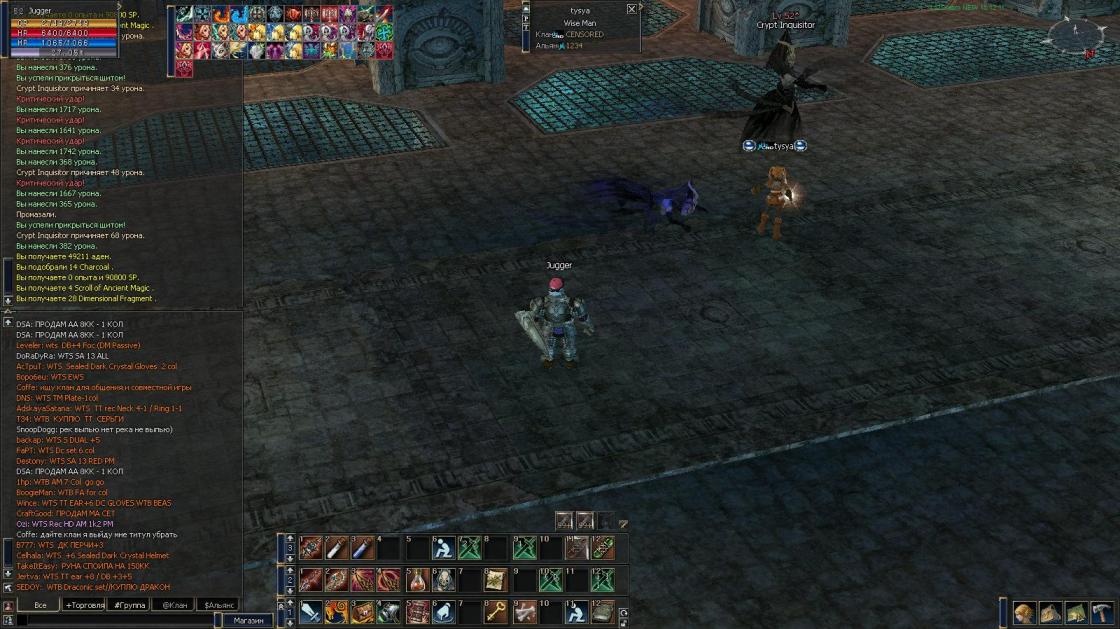Open the hammer icon menu button

[x=1102, y=613]
